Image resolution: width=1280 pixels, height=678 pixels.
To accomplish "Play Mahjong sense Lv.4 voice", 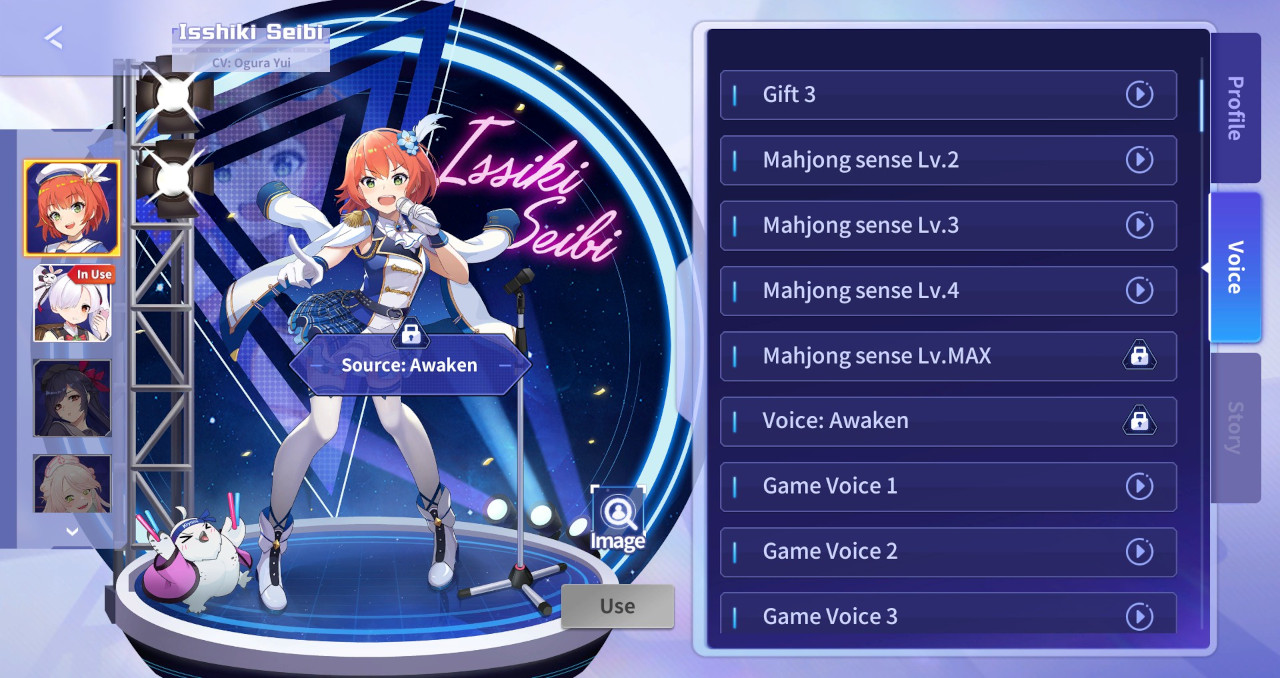I will click(x=1139, y=291).
